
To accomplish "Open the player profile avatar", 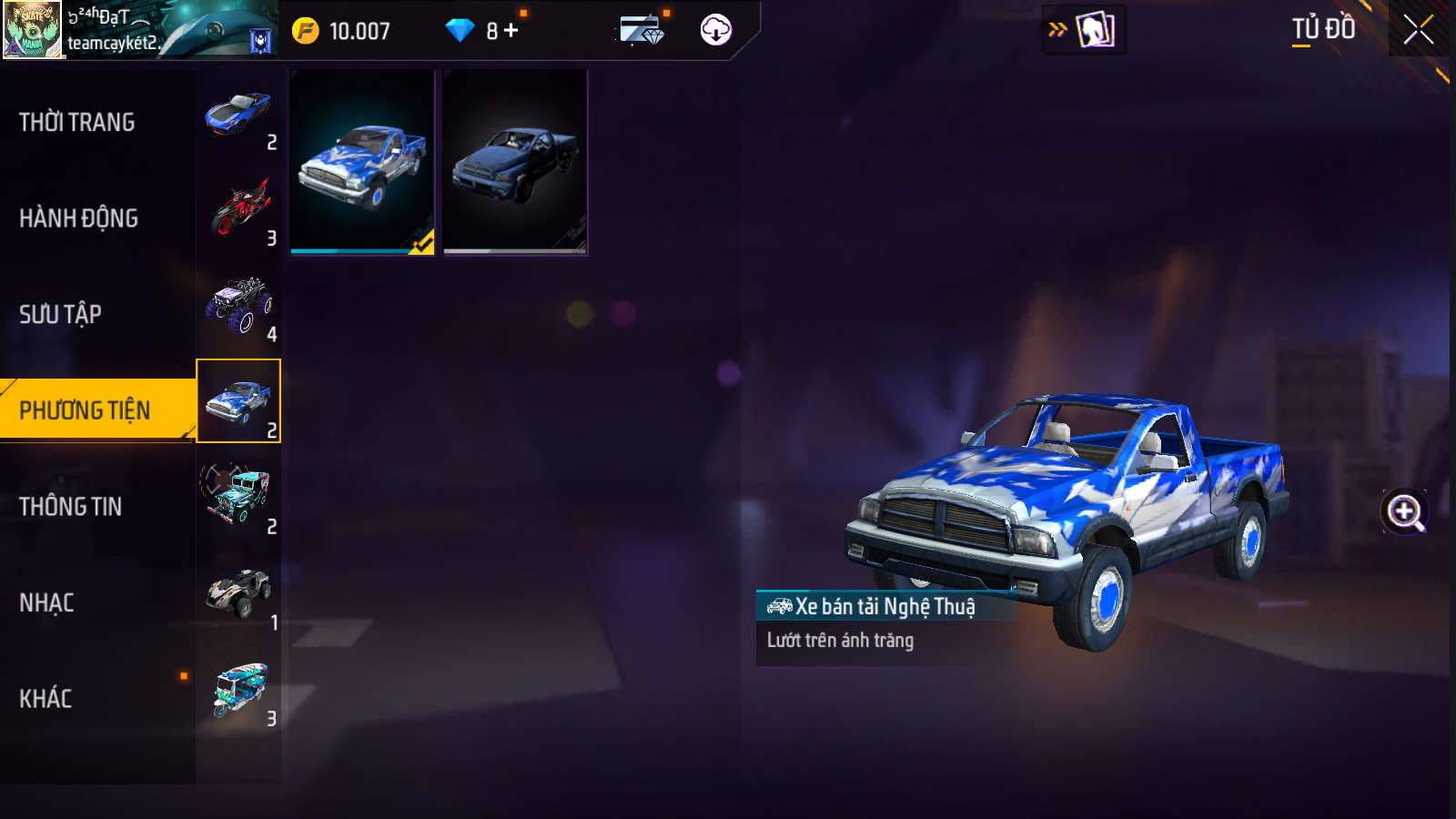I will [x=32, y=29].
